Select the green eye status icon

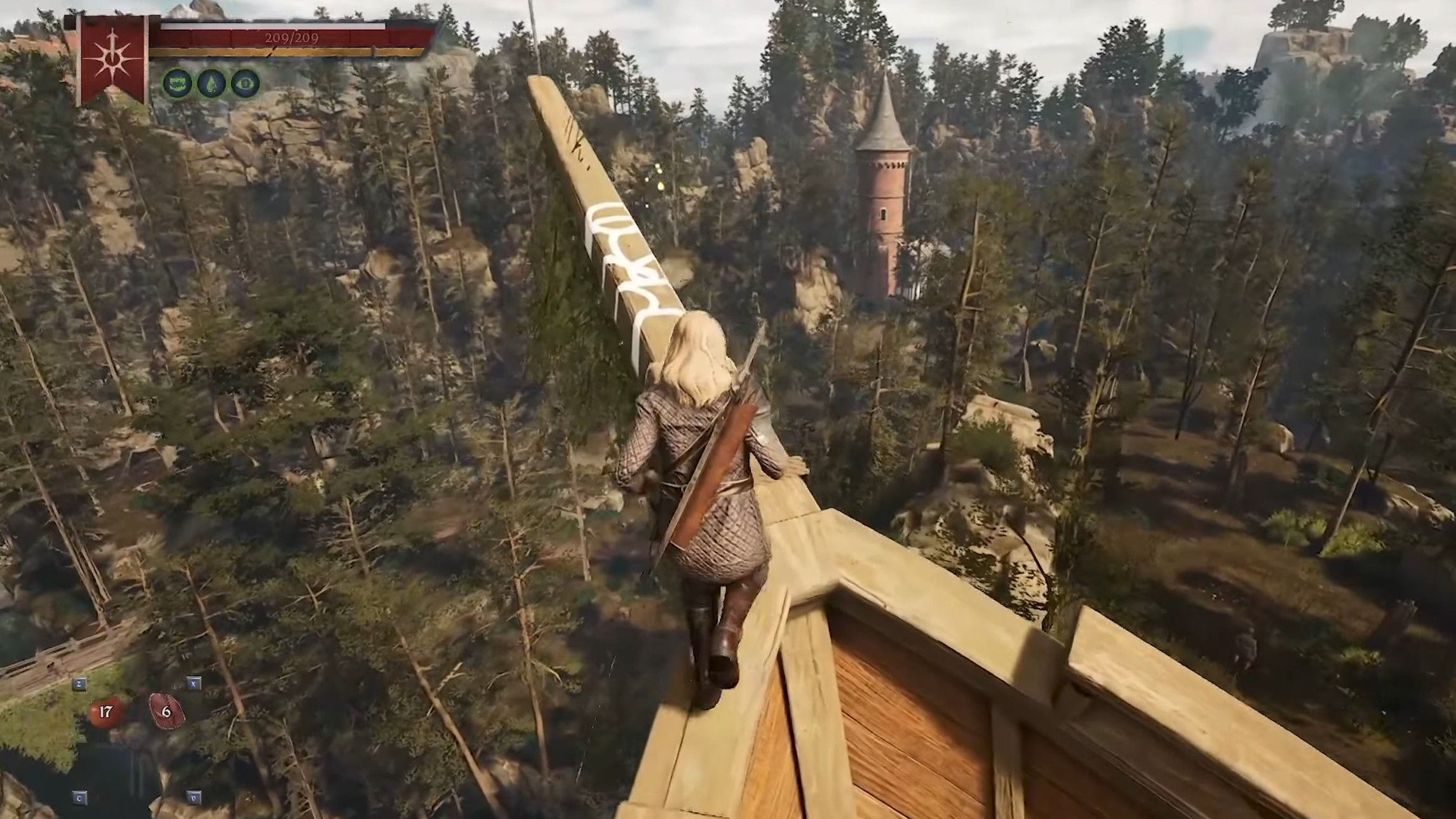245,83
